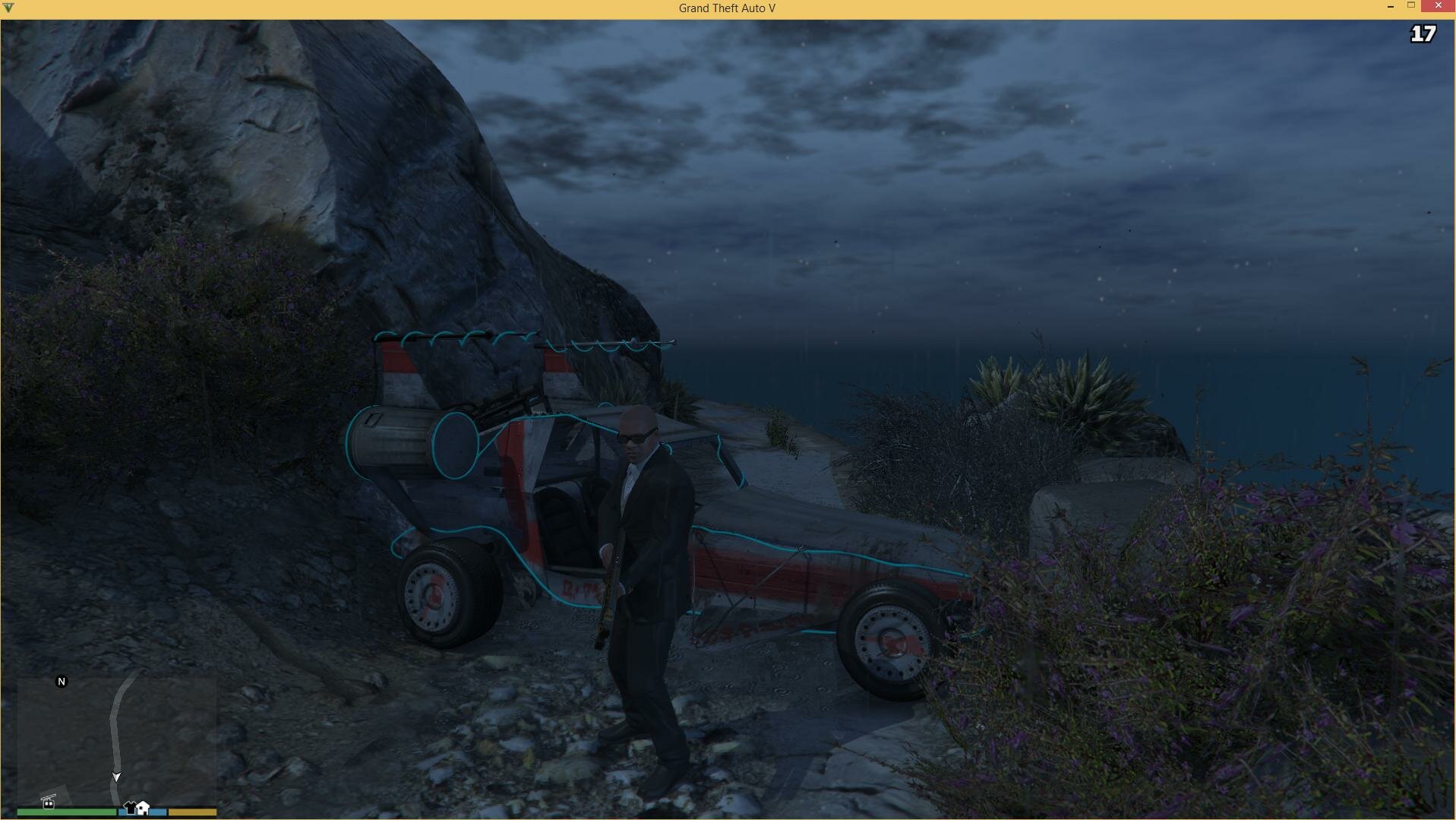Viewport: 1456px width, 820px height.
Task: Click the North compass marker on minimap
Action: pos(62,682)
